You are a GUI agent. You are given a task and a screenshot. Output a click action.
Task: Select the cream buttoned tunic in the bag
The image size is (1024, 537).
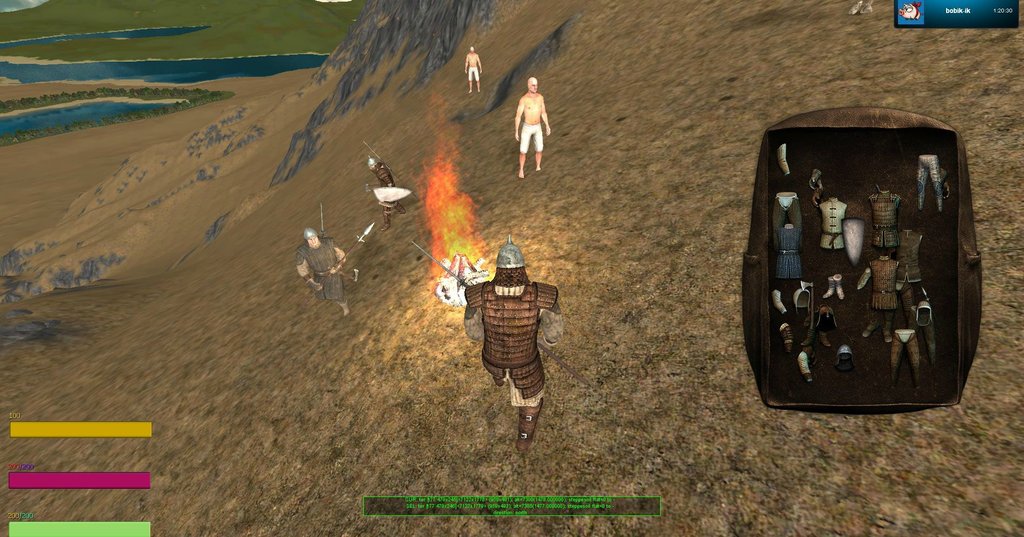(832, 222)
